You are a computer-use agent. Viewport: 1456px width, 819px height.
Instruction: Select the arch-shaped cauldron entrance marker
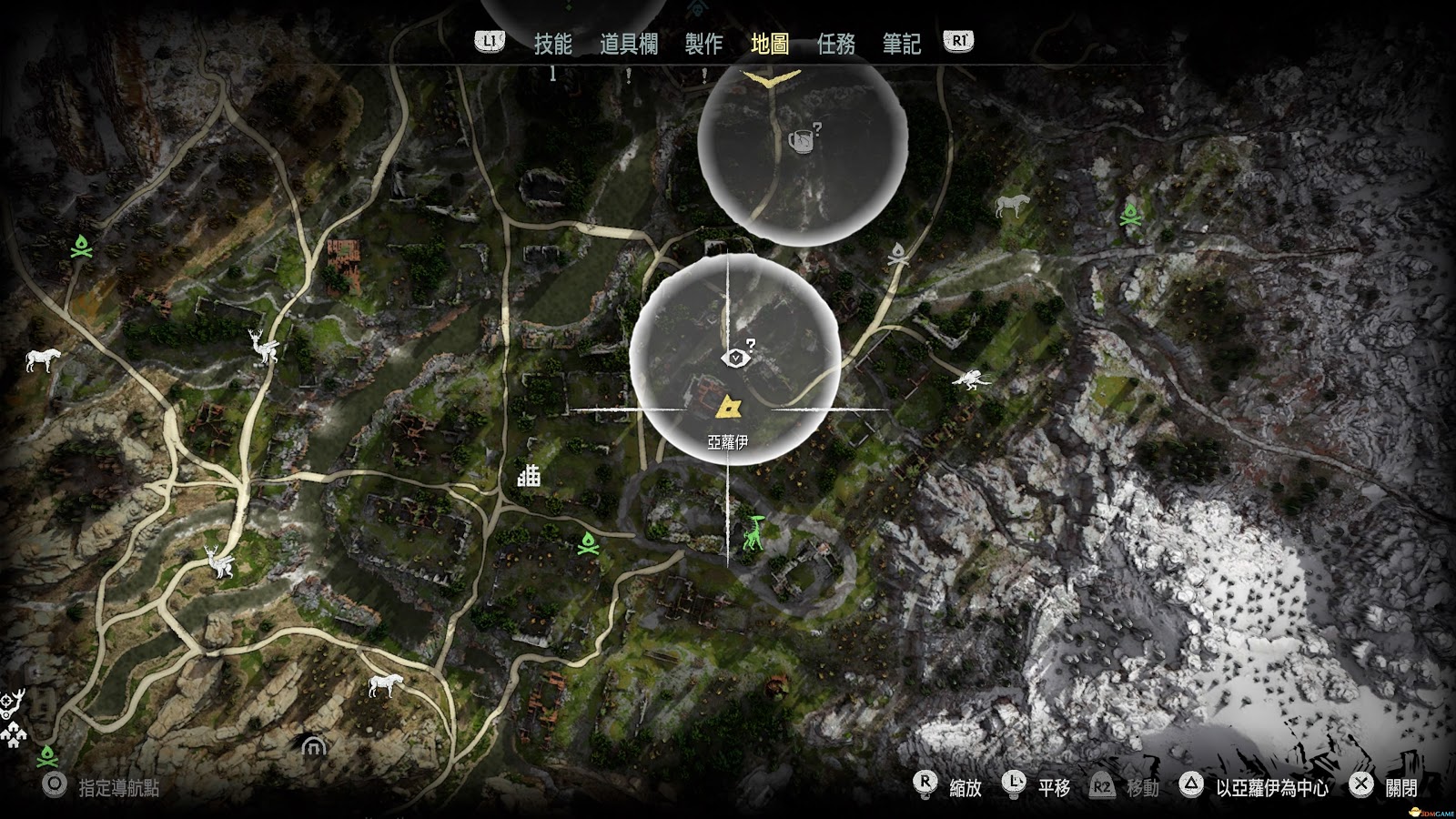pyautogui.click(x=314, y=747)
